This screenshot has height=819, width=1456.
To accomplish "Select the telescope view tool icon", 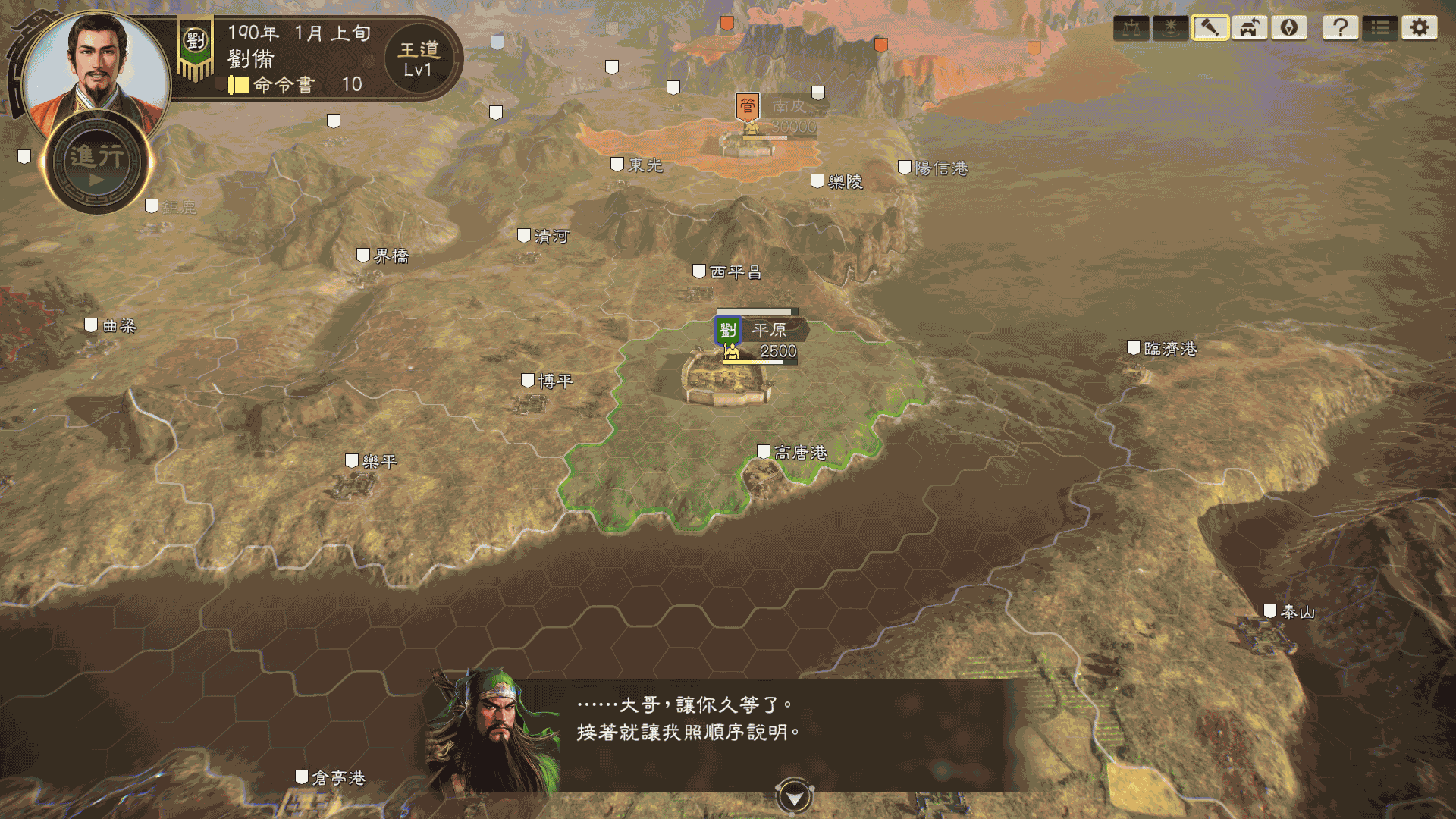I will click(x=1210, y=28).
